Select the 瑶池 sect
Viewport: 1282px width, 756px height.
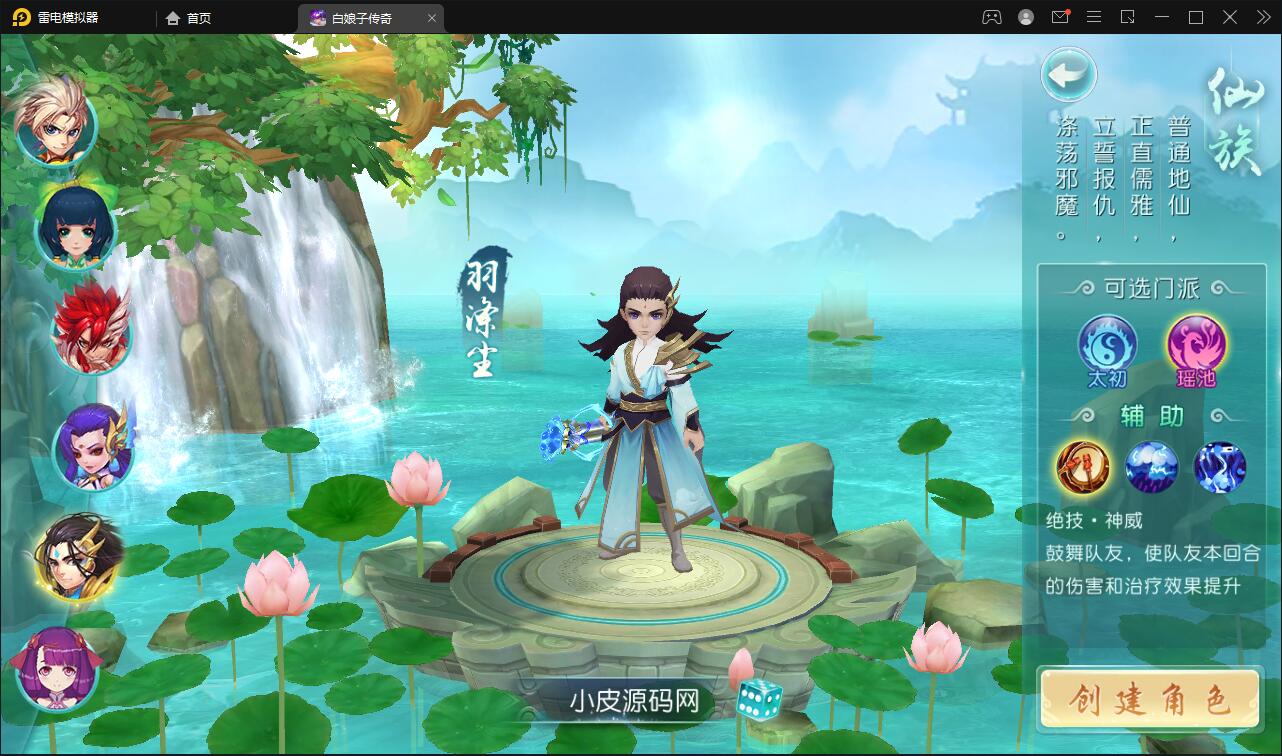tap(1196, 345)
